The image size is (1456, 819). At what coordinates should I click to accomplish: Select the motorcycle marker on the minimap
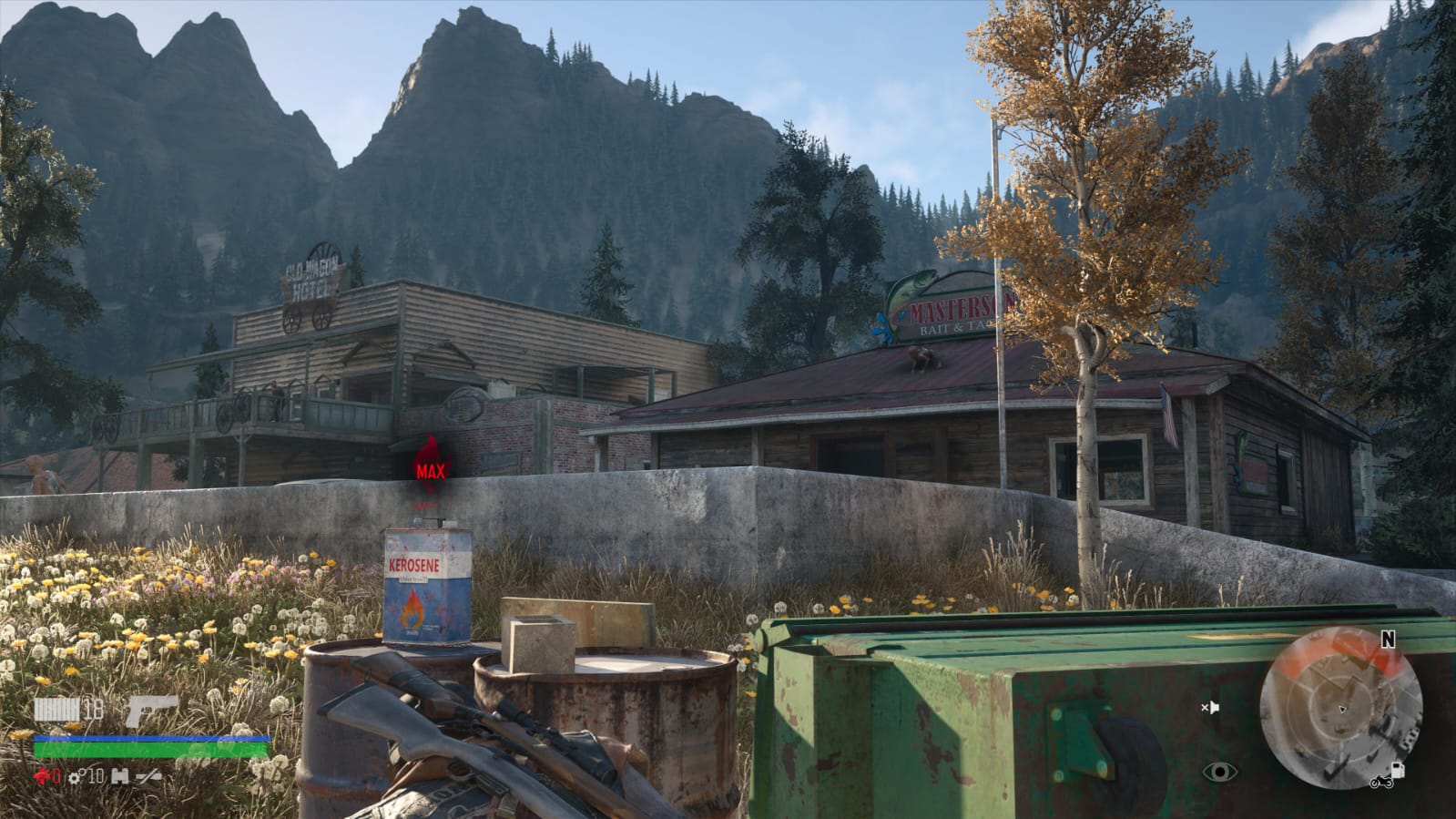coord(1380,783)
